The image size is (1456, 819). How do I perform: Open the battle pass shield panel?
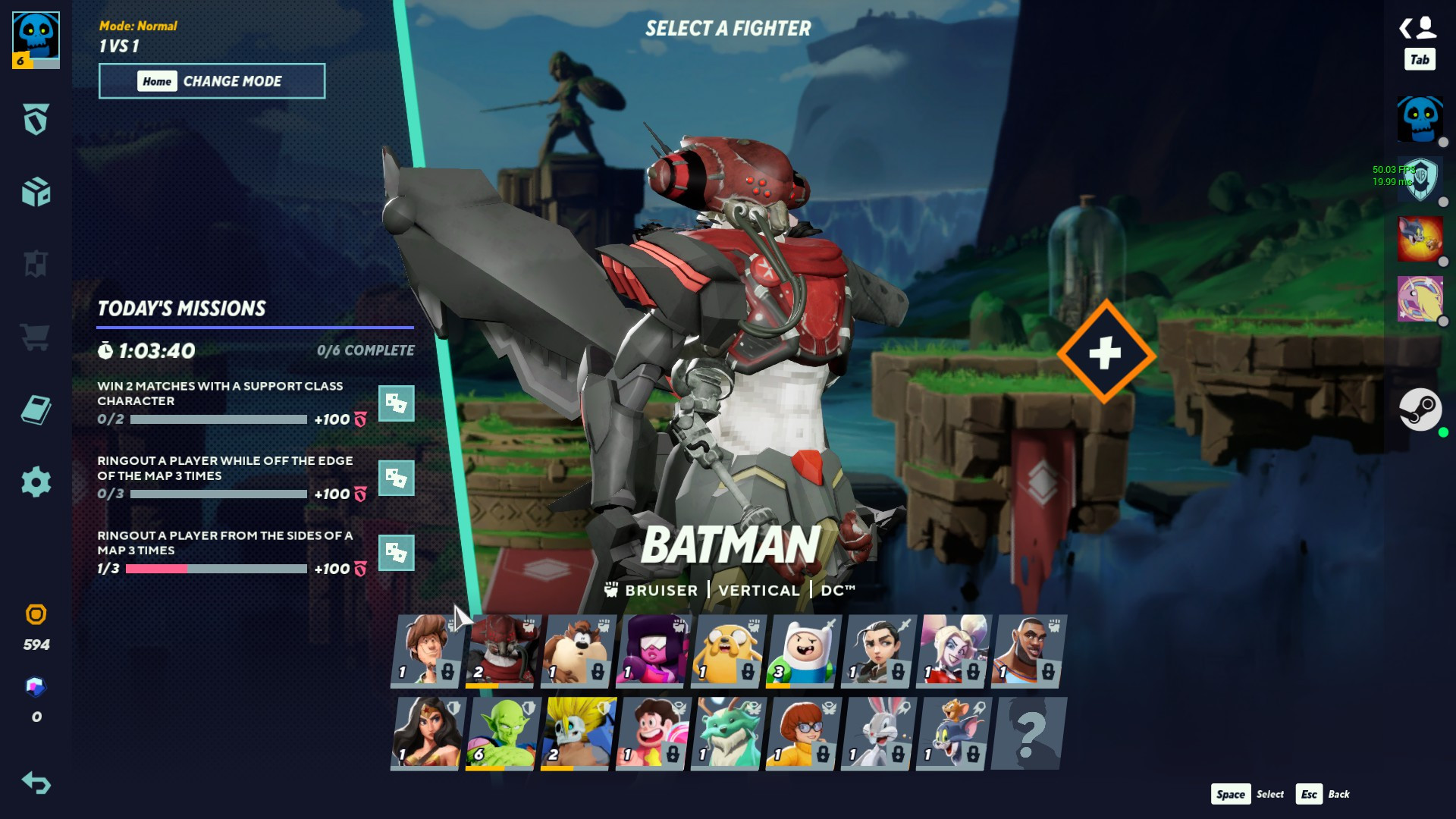(x=35, y=120)
